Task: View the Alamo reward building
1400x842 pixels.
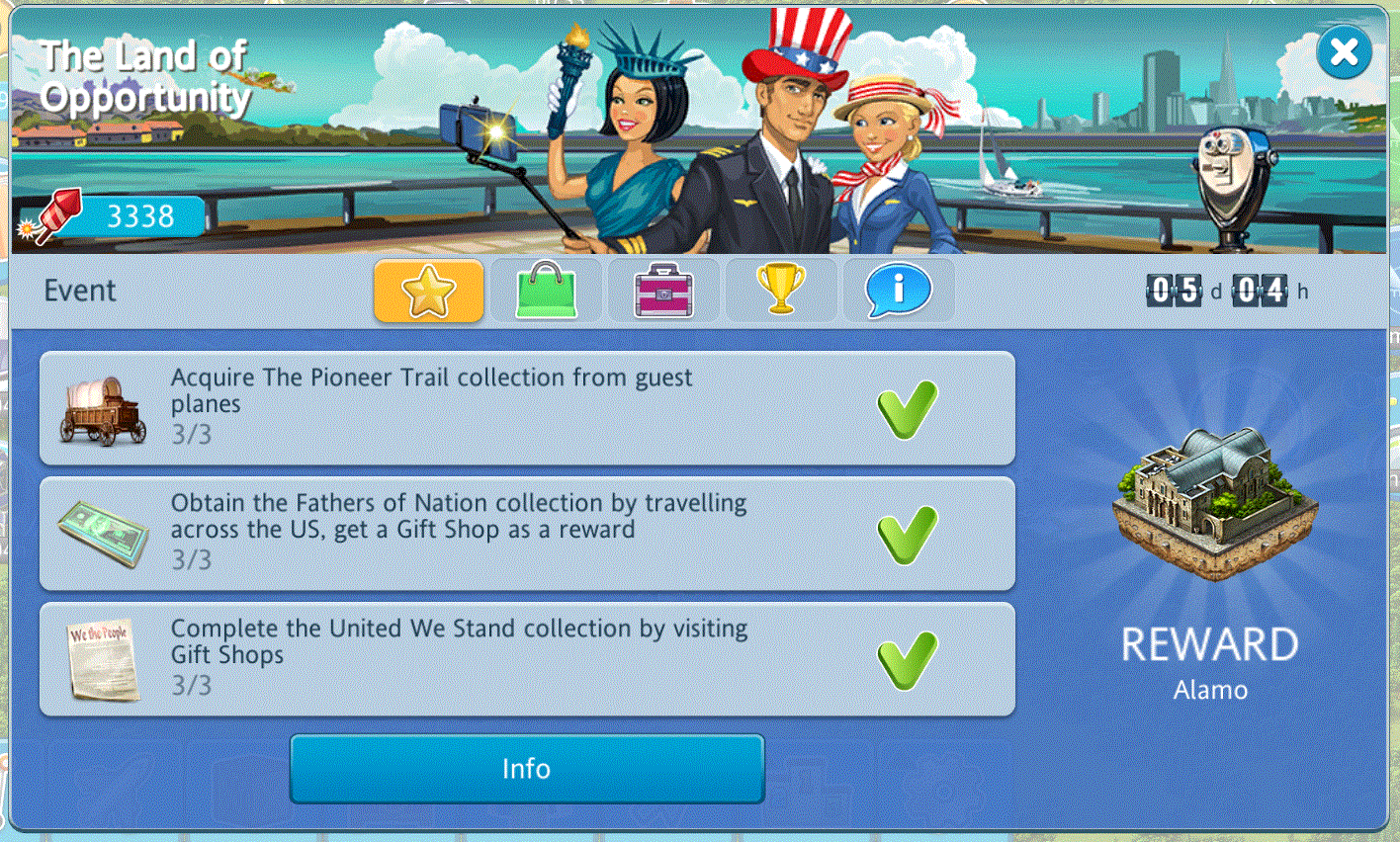Action: pos(1213,502)
